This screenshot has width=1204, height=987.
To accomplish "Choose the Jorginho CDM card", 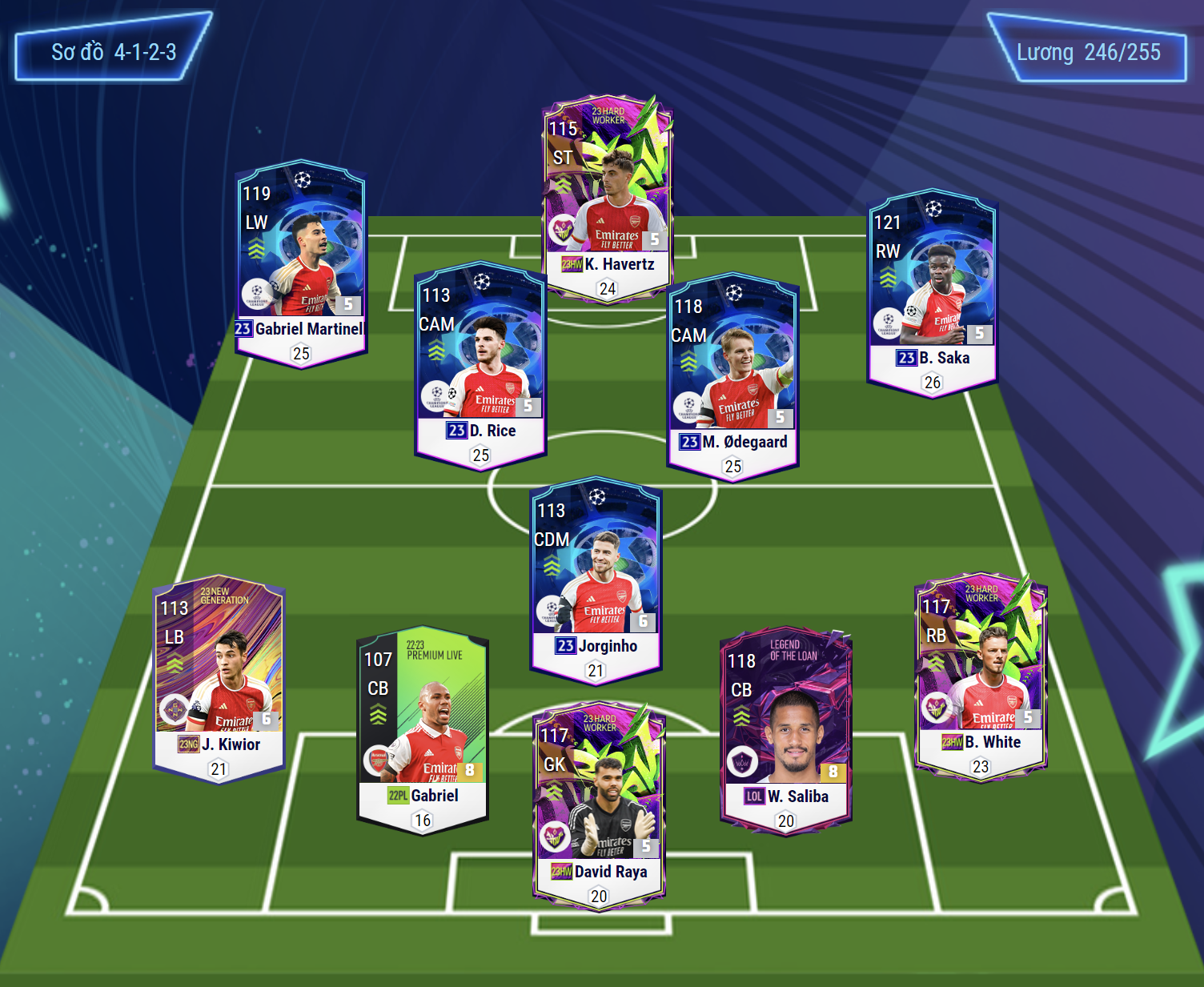I will 596,580.
